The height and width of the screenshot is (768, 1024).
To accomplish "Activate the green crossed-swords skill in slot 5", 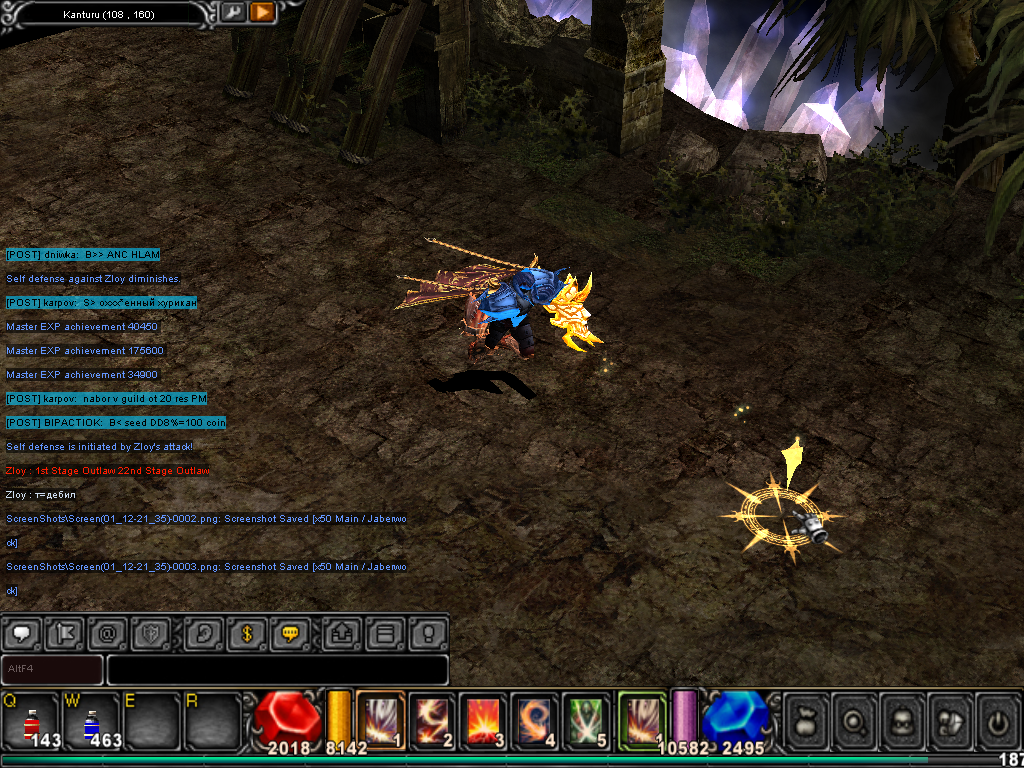I will click(588, 719).
